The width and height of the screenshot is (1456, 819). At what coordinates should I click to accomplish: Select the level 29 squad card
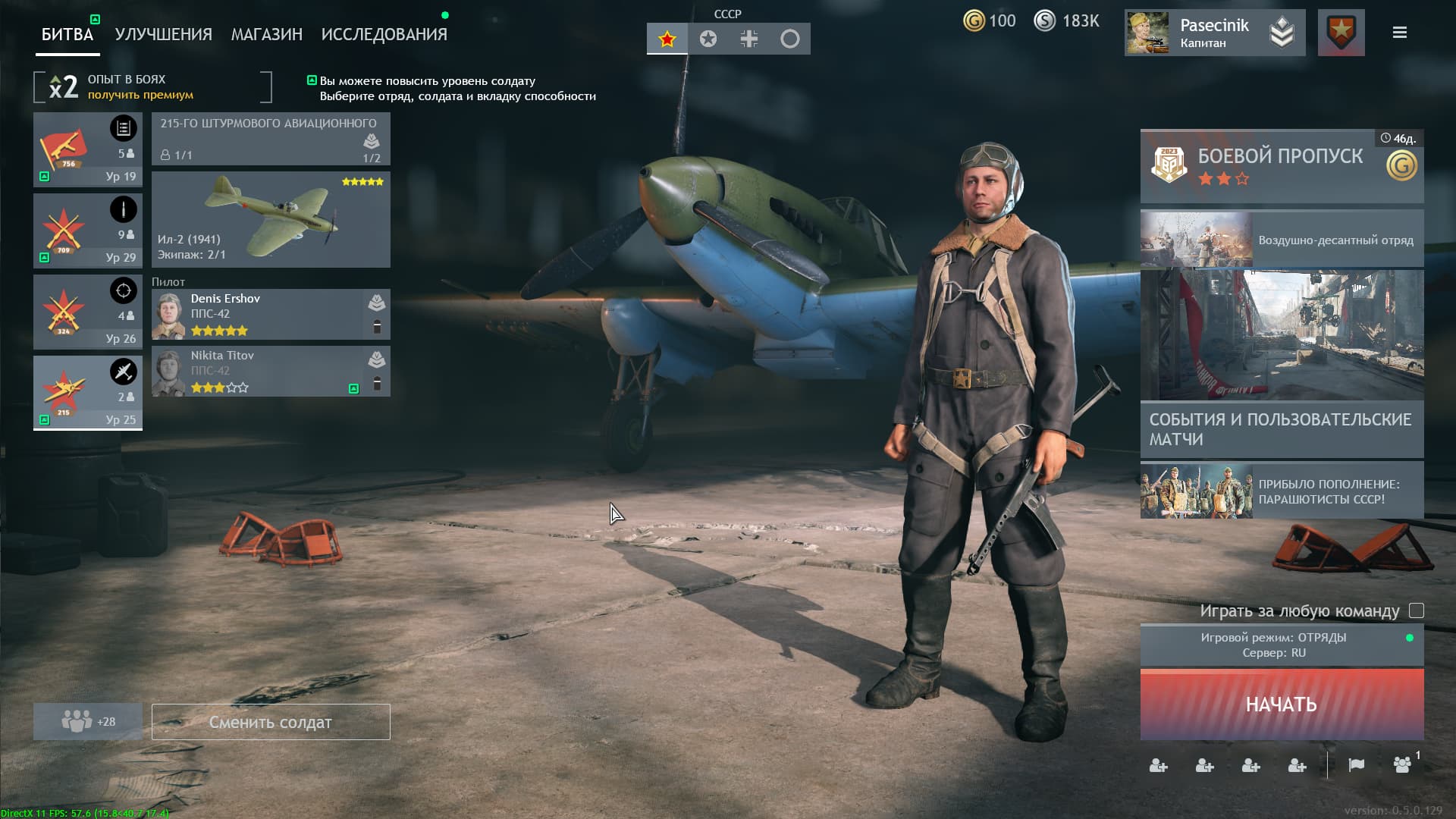tap(88, 231)
